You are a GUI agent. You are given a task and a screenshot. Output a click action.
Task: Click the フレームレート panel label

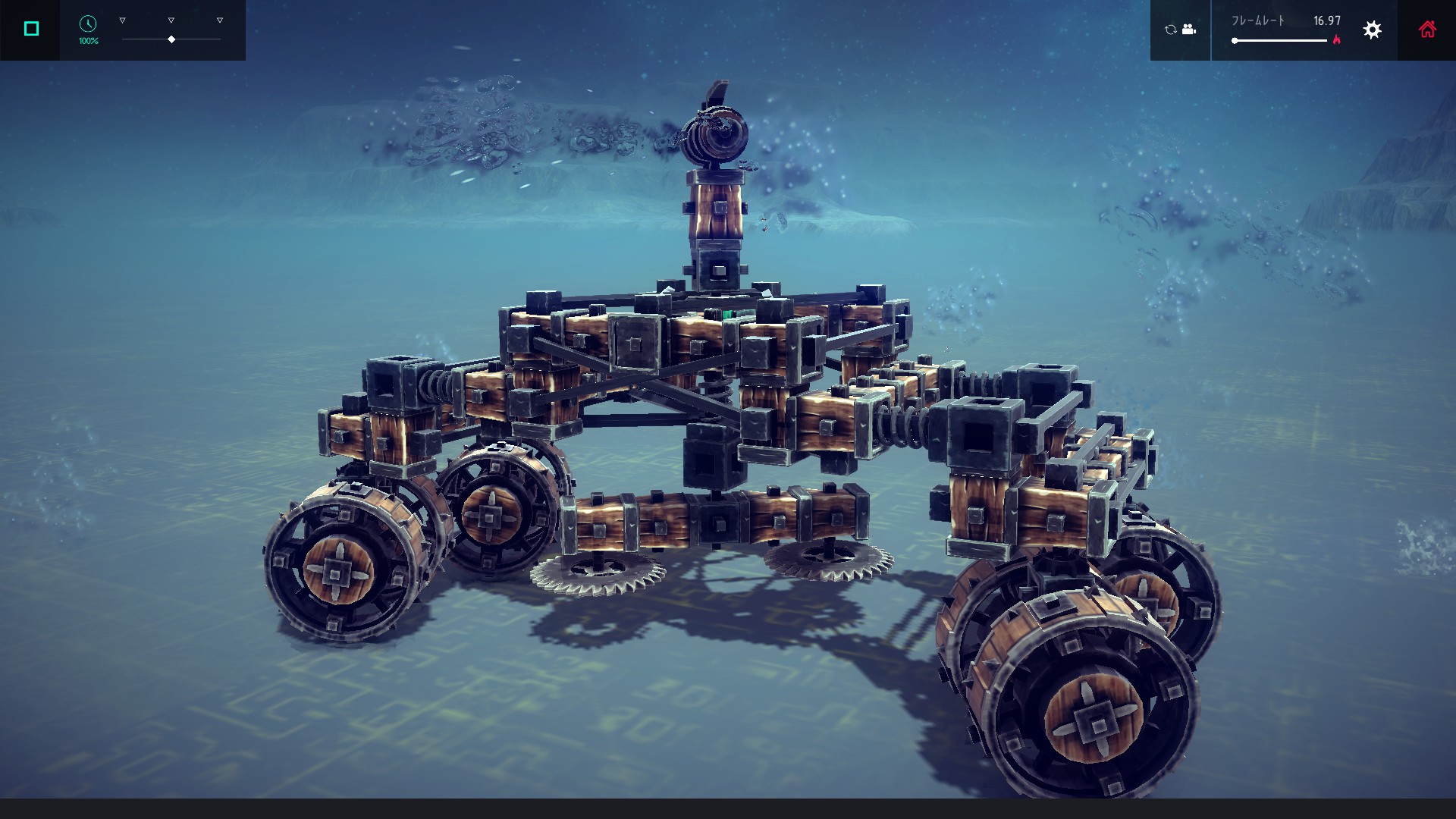point(1258,20)
